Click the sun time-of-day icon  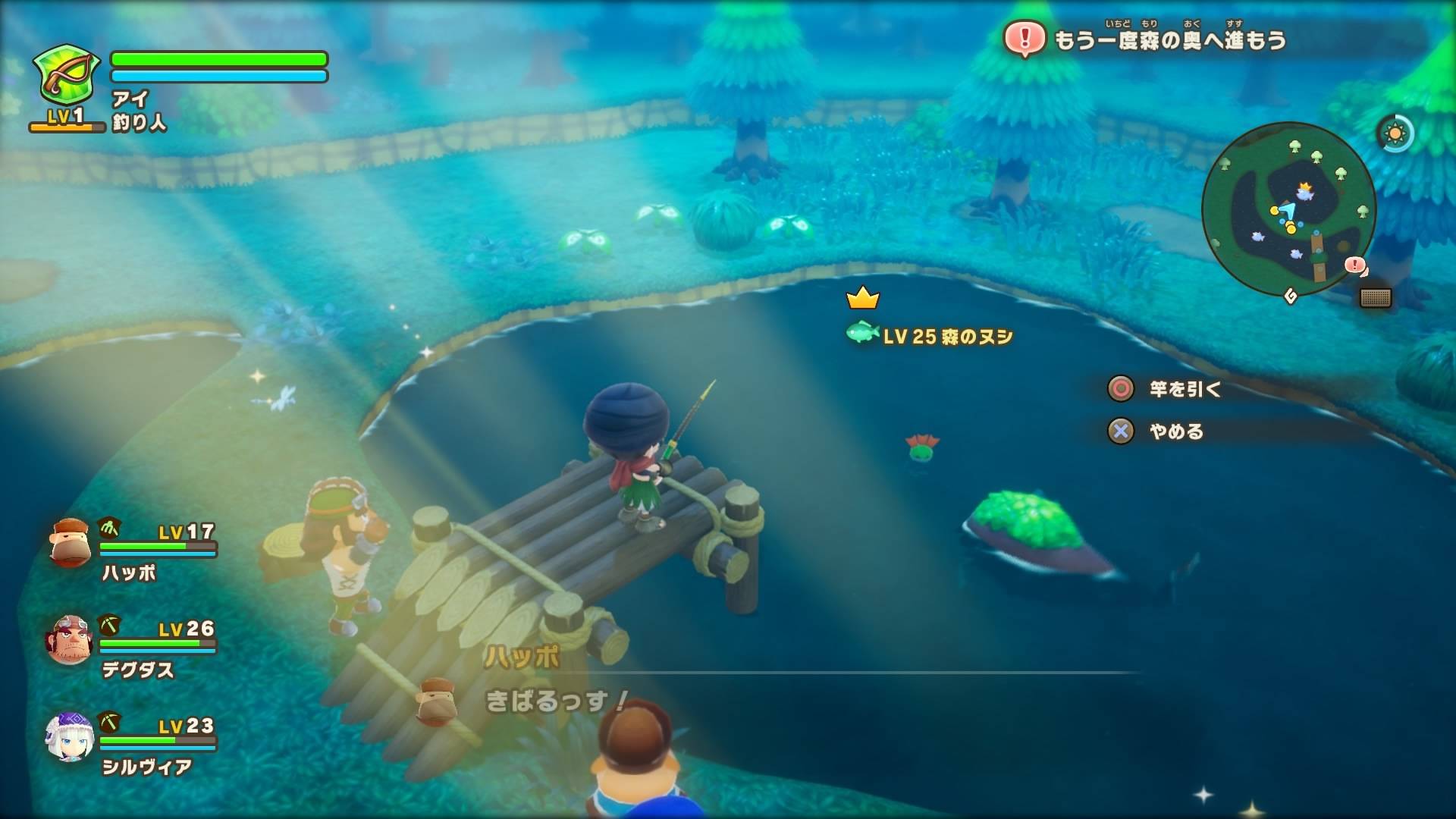[x=1394, y=134]
